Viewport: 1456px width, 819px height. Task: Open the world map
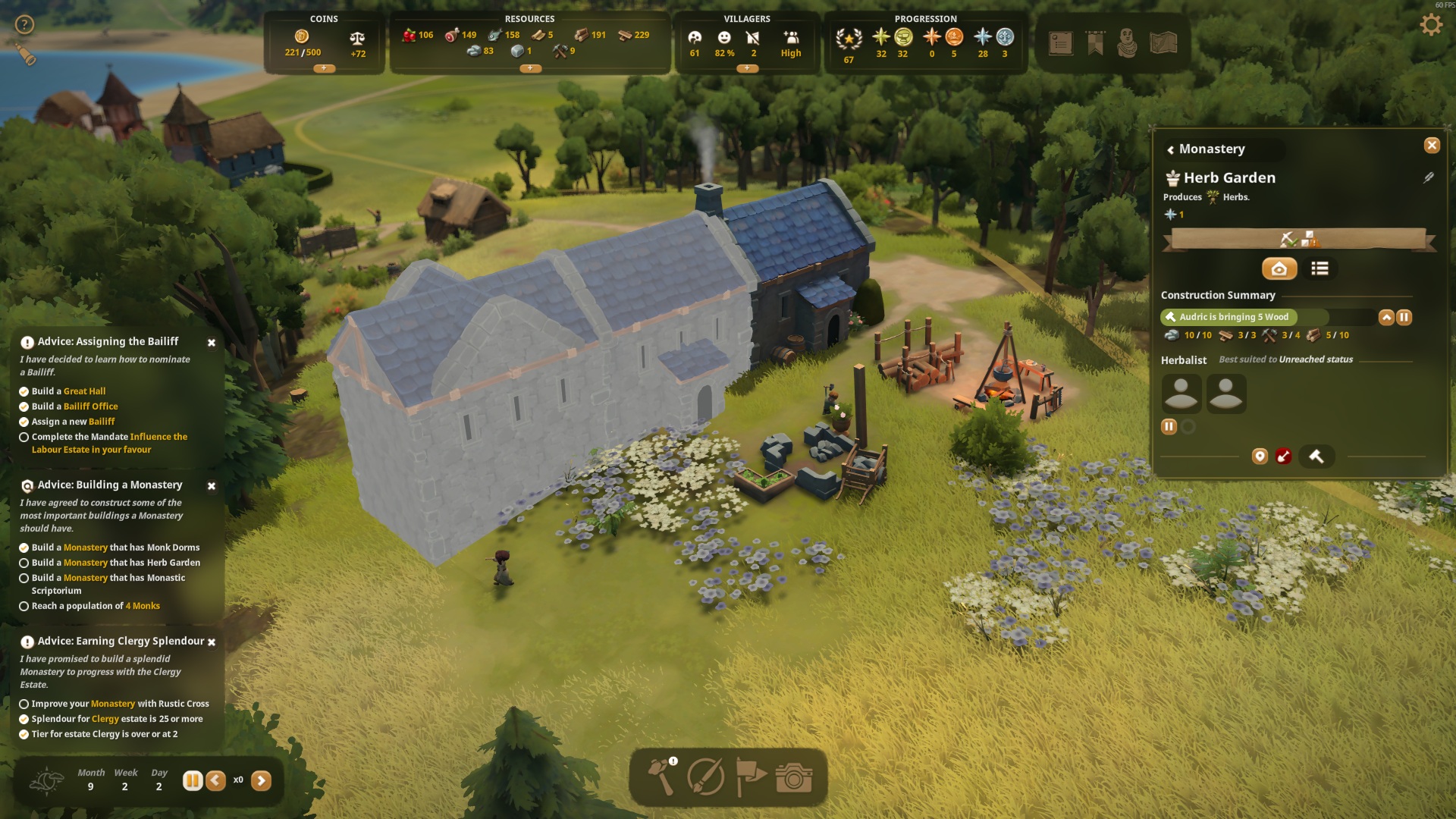[x=1163, y=43]
